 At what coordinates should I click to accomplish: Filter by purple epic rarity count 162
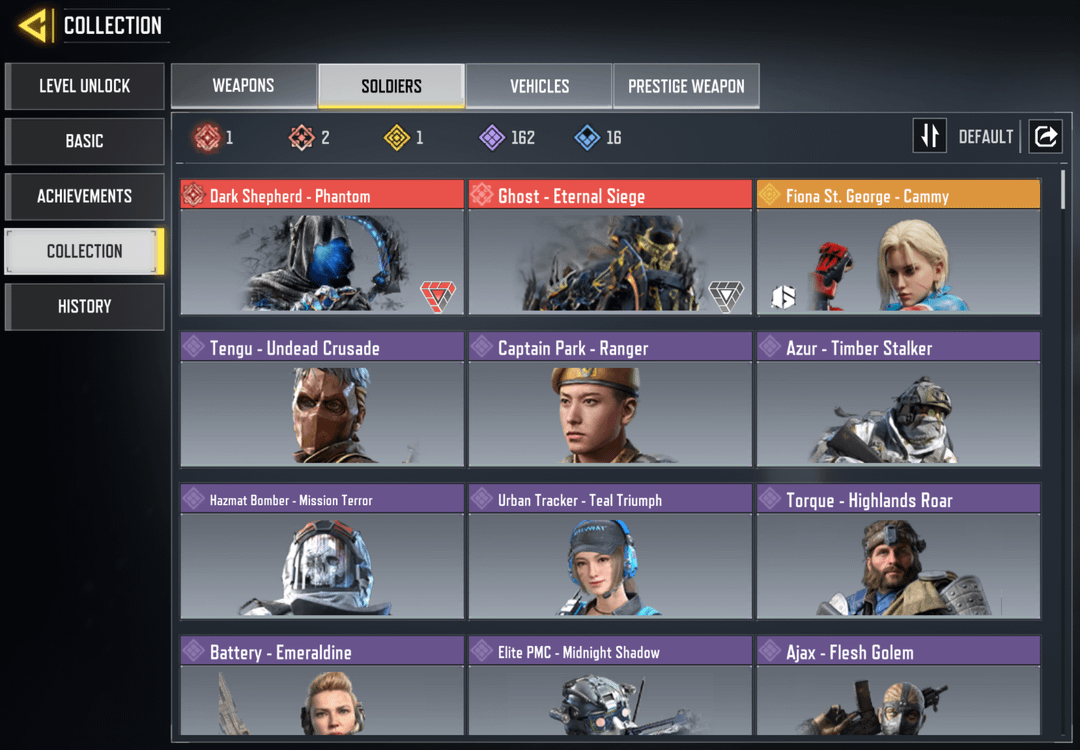507,137
